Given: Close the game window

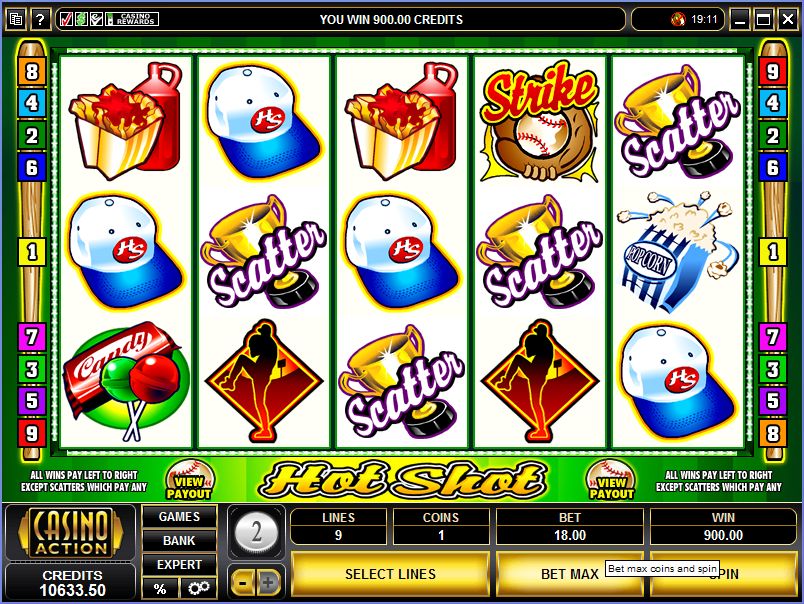Looking at the screenshot, I should pyautogui.click(x=787, y=19).
